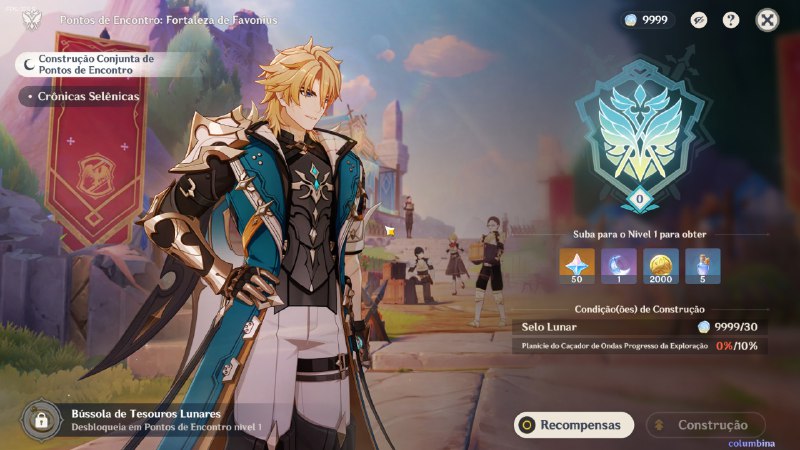Inspect the blue potion bottle reward
800x450 pixels.
[x=703, y=266]
